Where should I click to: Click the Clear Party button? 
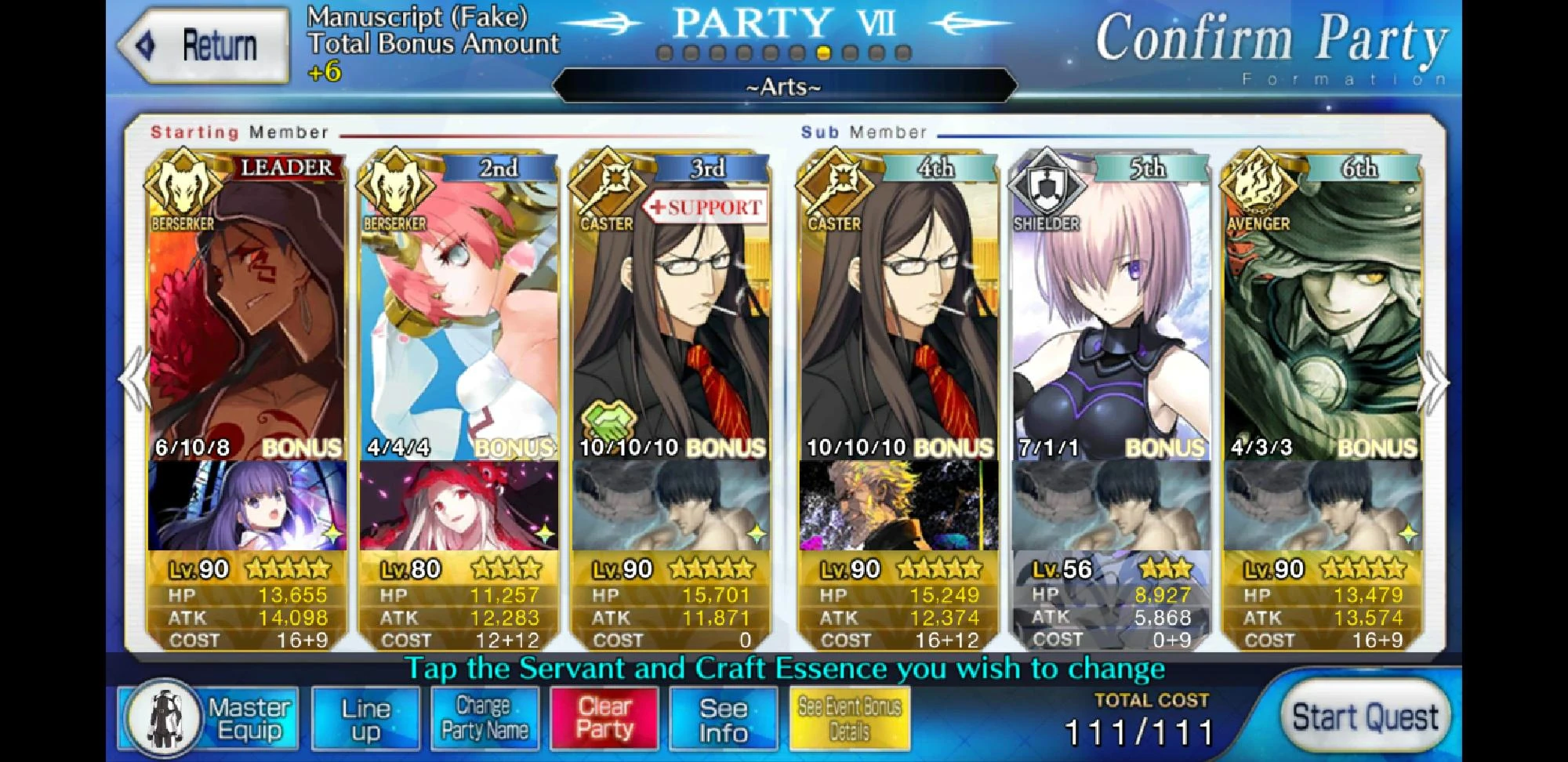click(603, 717)
